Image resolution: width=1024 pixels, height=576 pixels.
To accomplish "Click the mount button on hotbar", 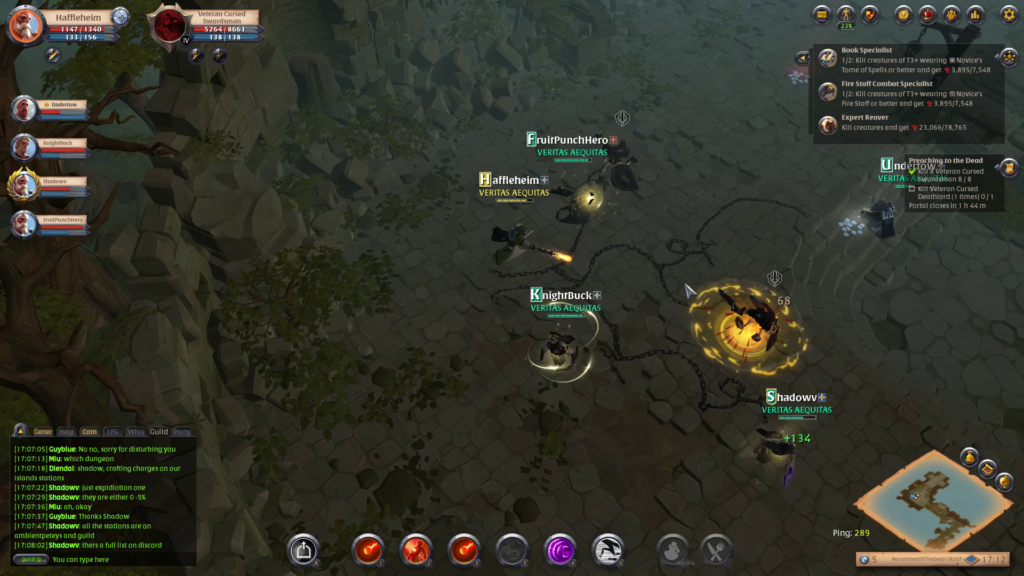I will 303,548.
